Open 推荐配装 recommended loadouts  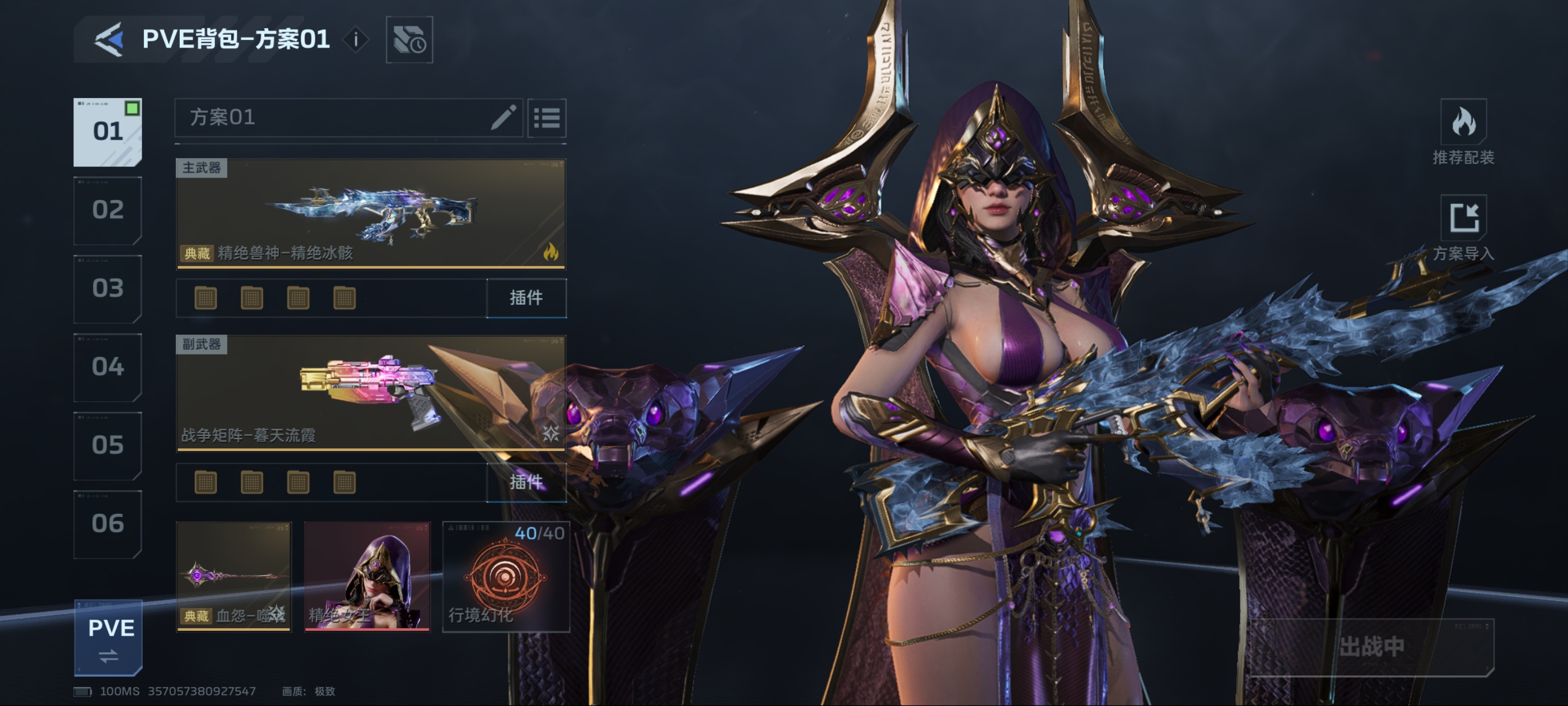click(1463, 132)
